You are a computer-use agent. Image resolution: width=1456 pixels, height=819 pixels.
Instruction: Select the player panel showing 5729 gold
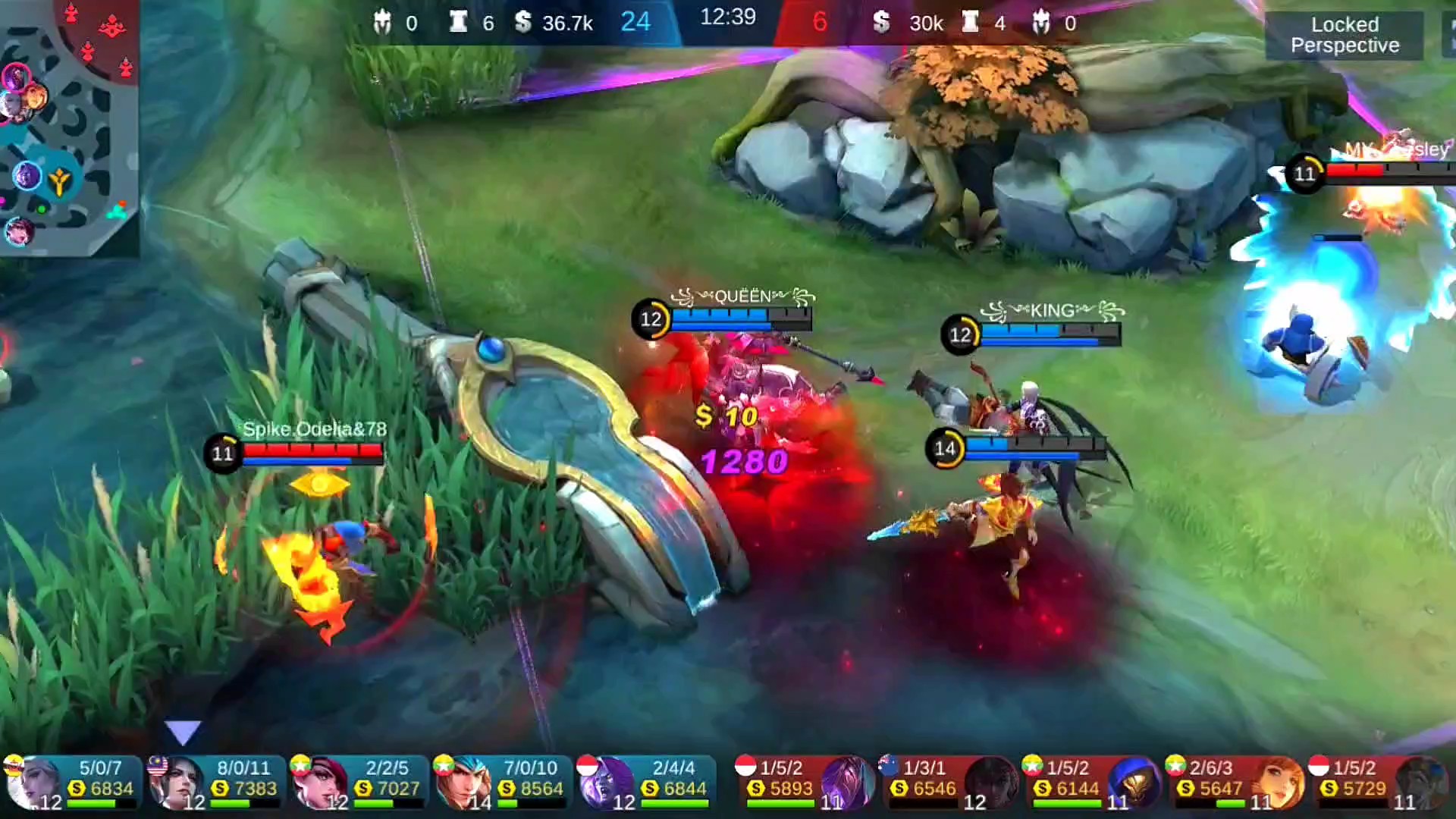1376,781
